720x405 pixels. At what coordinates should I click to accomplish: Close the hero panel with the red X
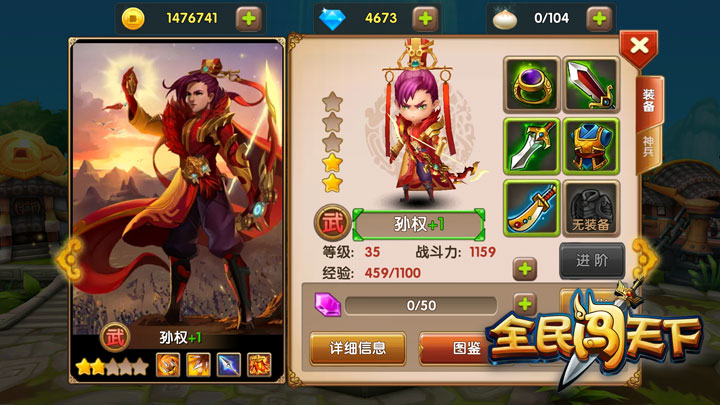click(x=639, y=46)
